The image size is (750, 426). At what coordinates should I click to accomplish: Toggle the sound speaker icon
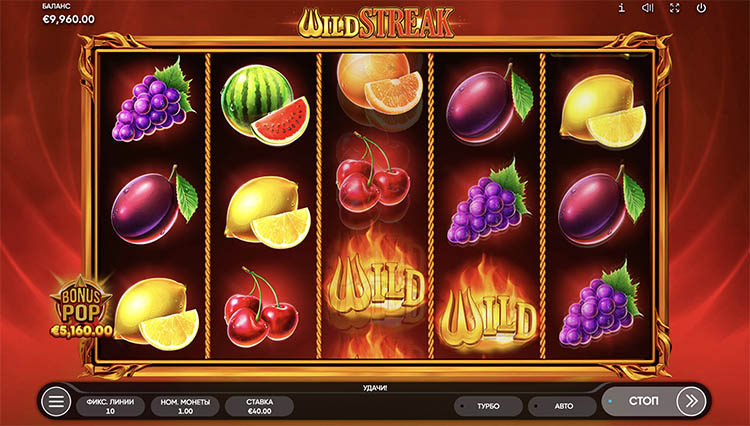[x=648, y=9]
